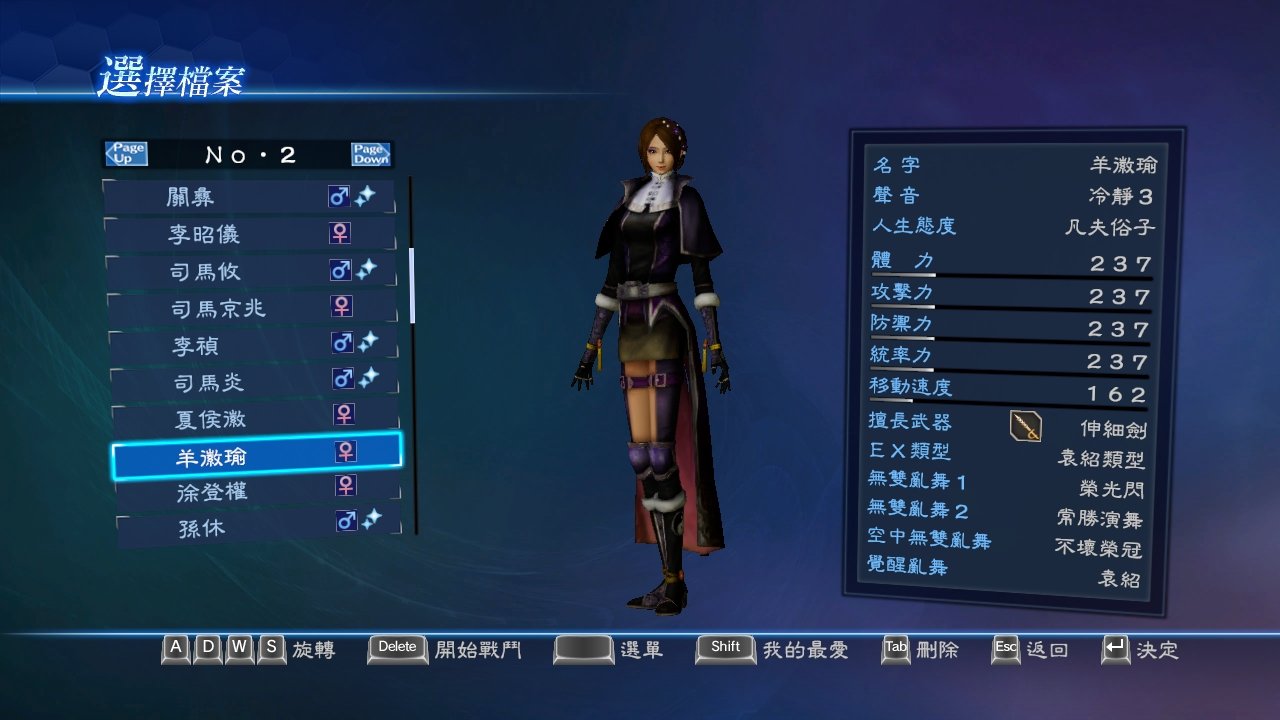Image resolution: width=1280 pixels, height=720 pixels.
Task: Select the 關彝 character file
Action: (250, 197)
